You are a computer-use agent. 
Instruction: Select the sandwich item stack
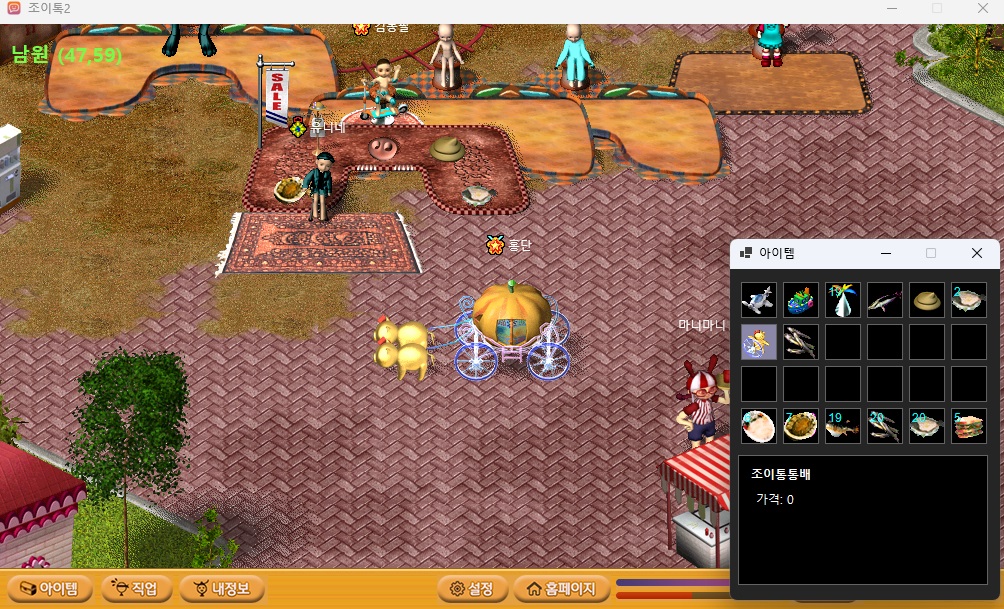coord(969,426)
